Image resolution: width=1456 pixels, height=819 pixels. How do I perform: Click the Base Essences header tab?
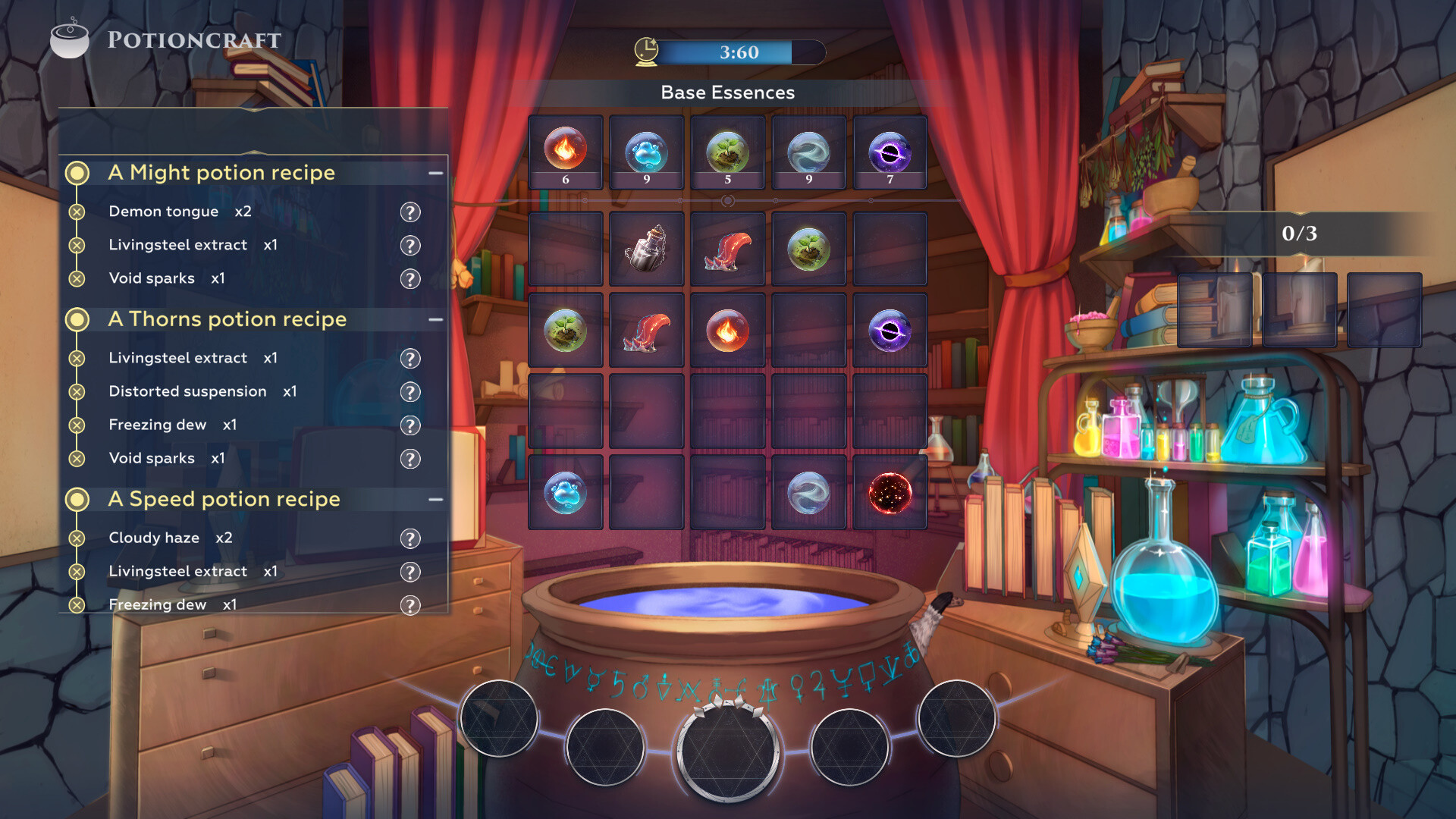click(727, 93)
